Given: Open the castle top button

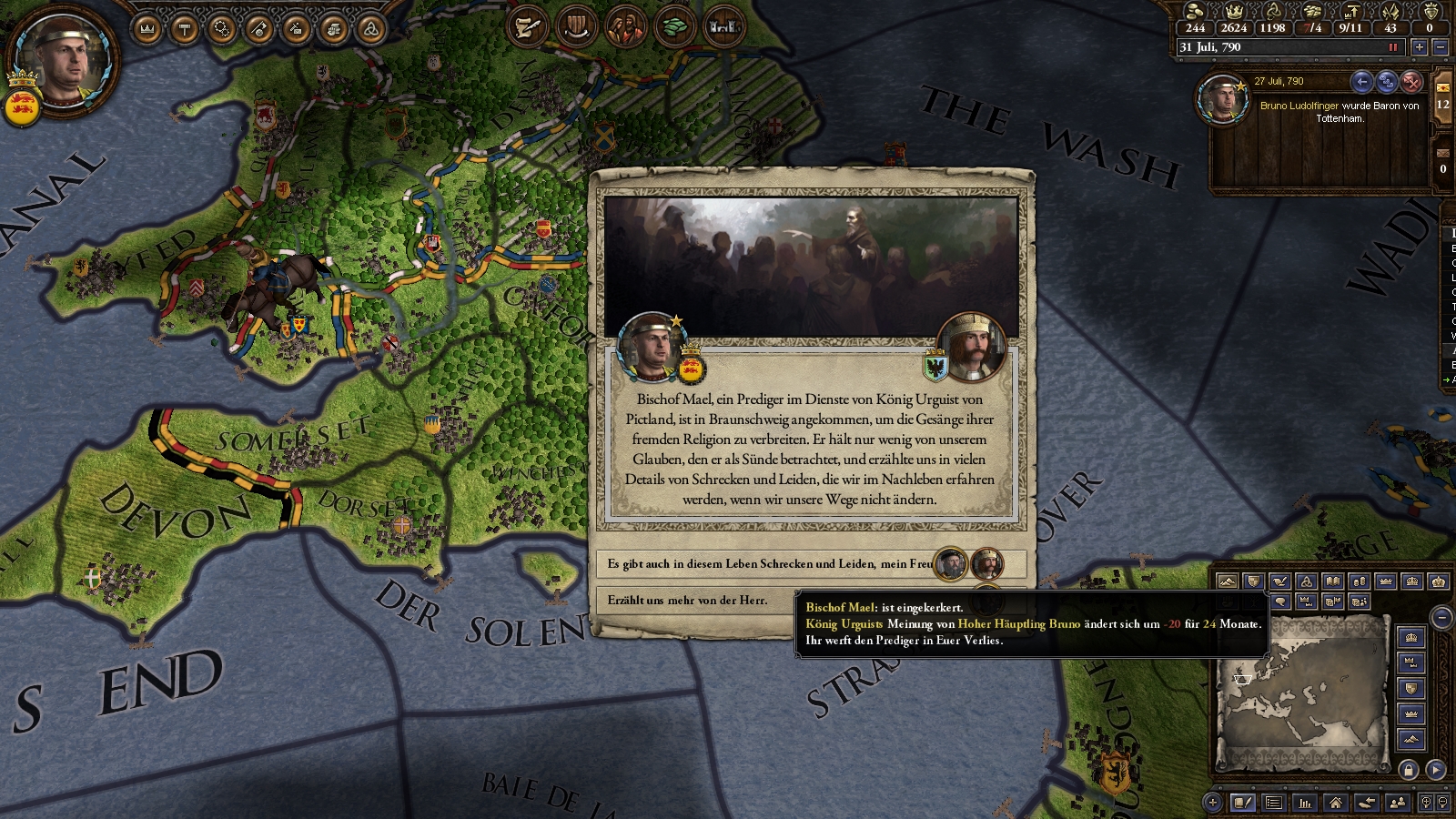Looking at the screenshot, I should coord(723,27).
